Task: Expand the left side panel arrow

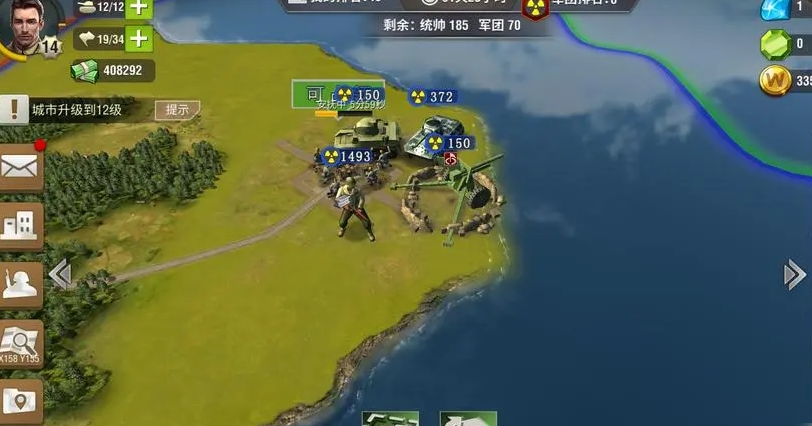Action: click(x=60, y=274)
